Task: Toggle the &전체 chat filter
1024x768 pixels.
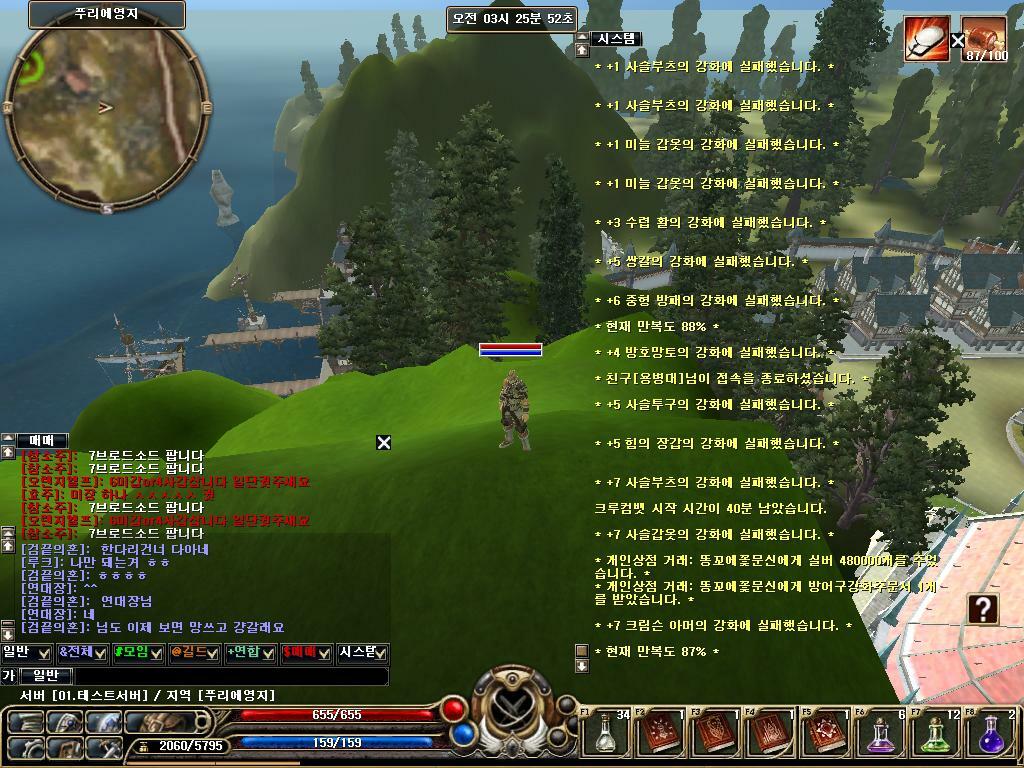Action: (x=83, y=653)
